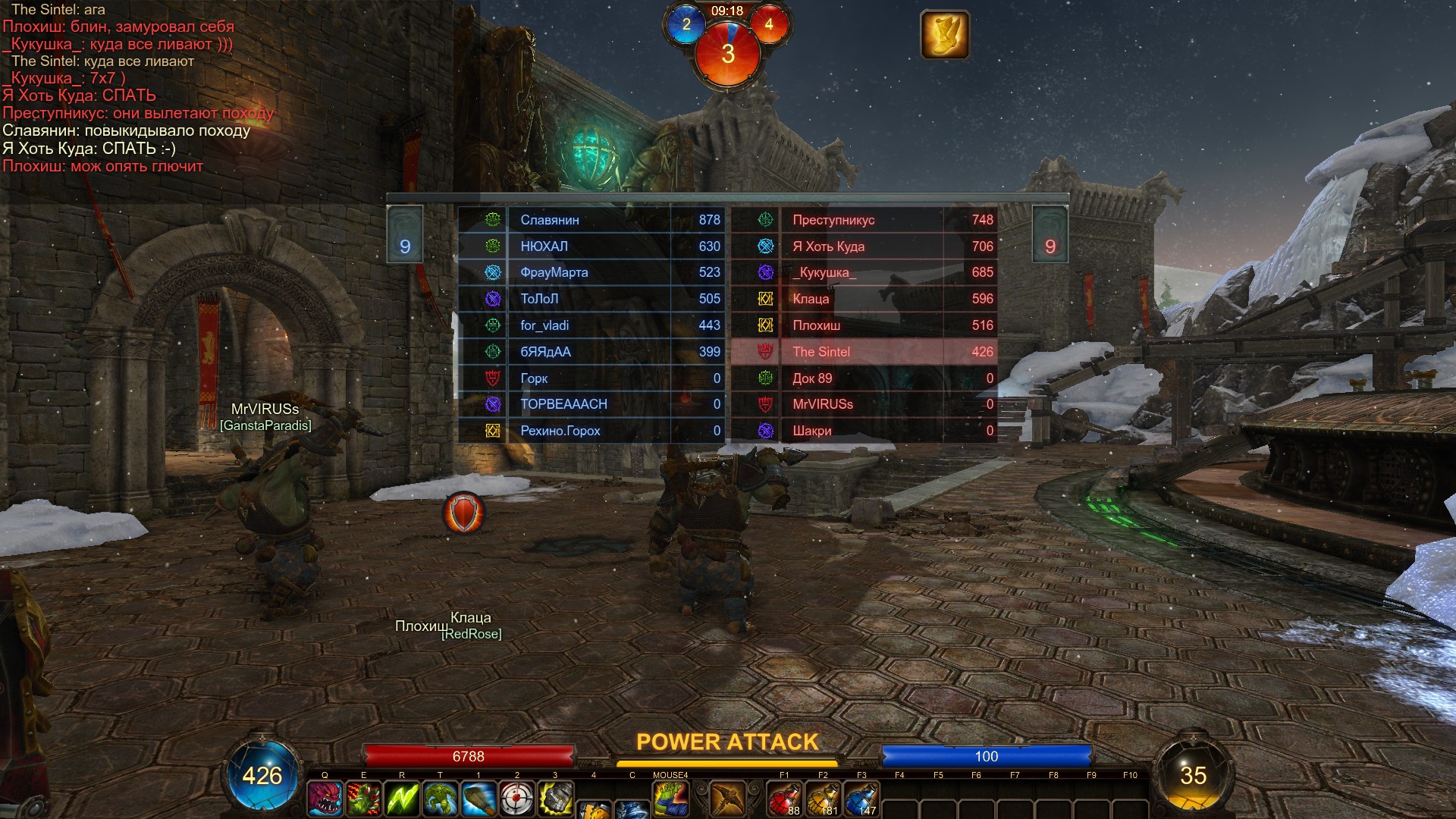
Task: Drink the red health potion
Action: click(784, 799)
